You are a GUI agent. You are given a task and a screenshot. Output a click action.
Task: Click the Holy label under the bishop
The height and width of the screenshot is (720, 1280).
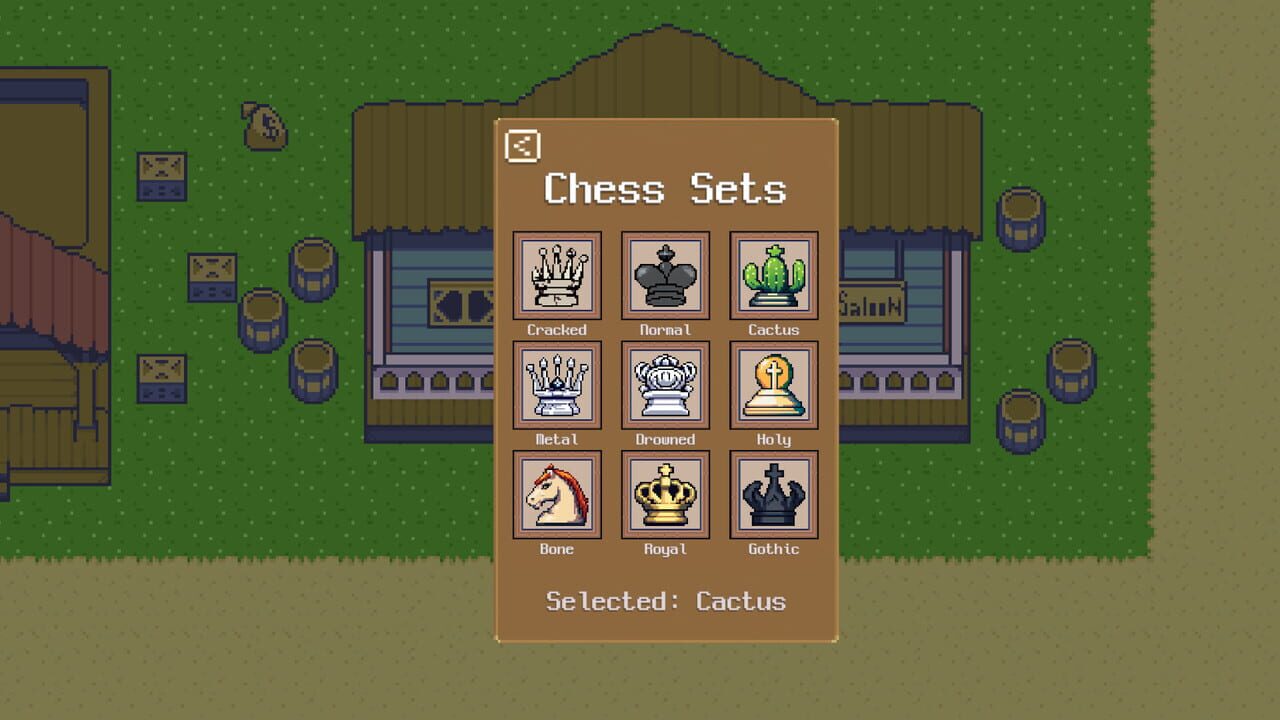tap(773, 439)
